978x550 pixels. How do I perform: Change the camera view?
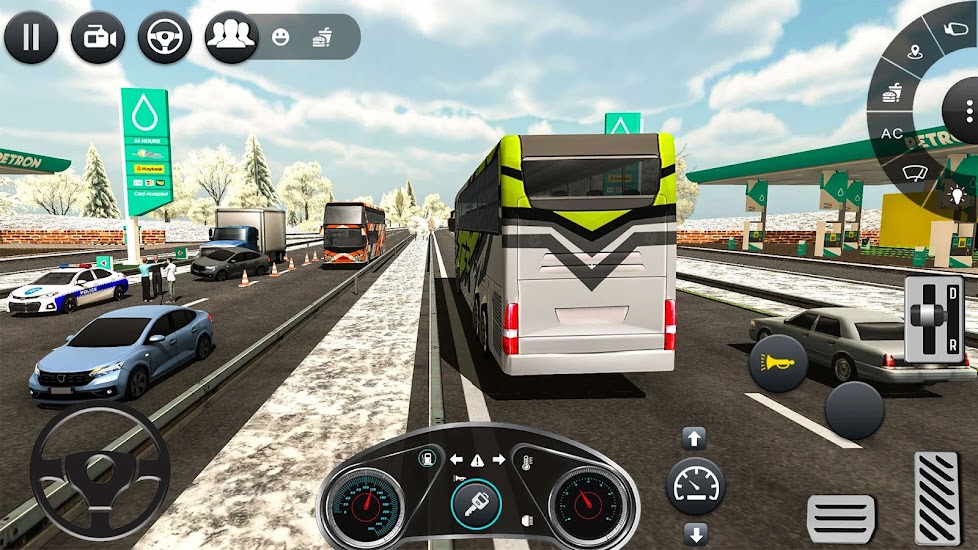(x=98, y=37)
